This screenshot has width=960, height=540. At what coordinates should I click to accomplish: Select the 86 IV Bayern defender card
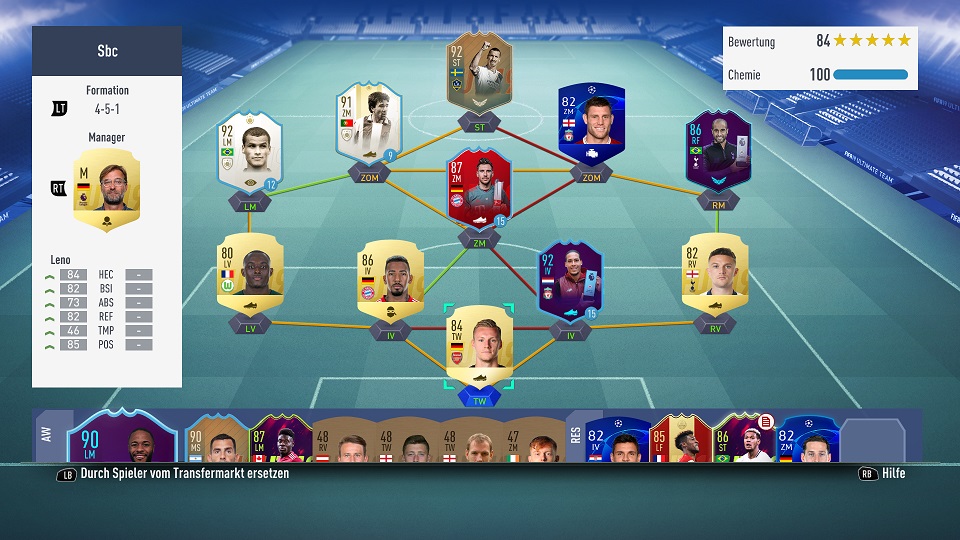point(390,277)
